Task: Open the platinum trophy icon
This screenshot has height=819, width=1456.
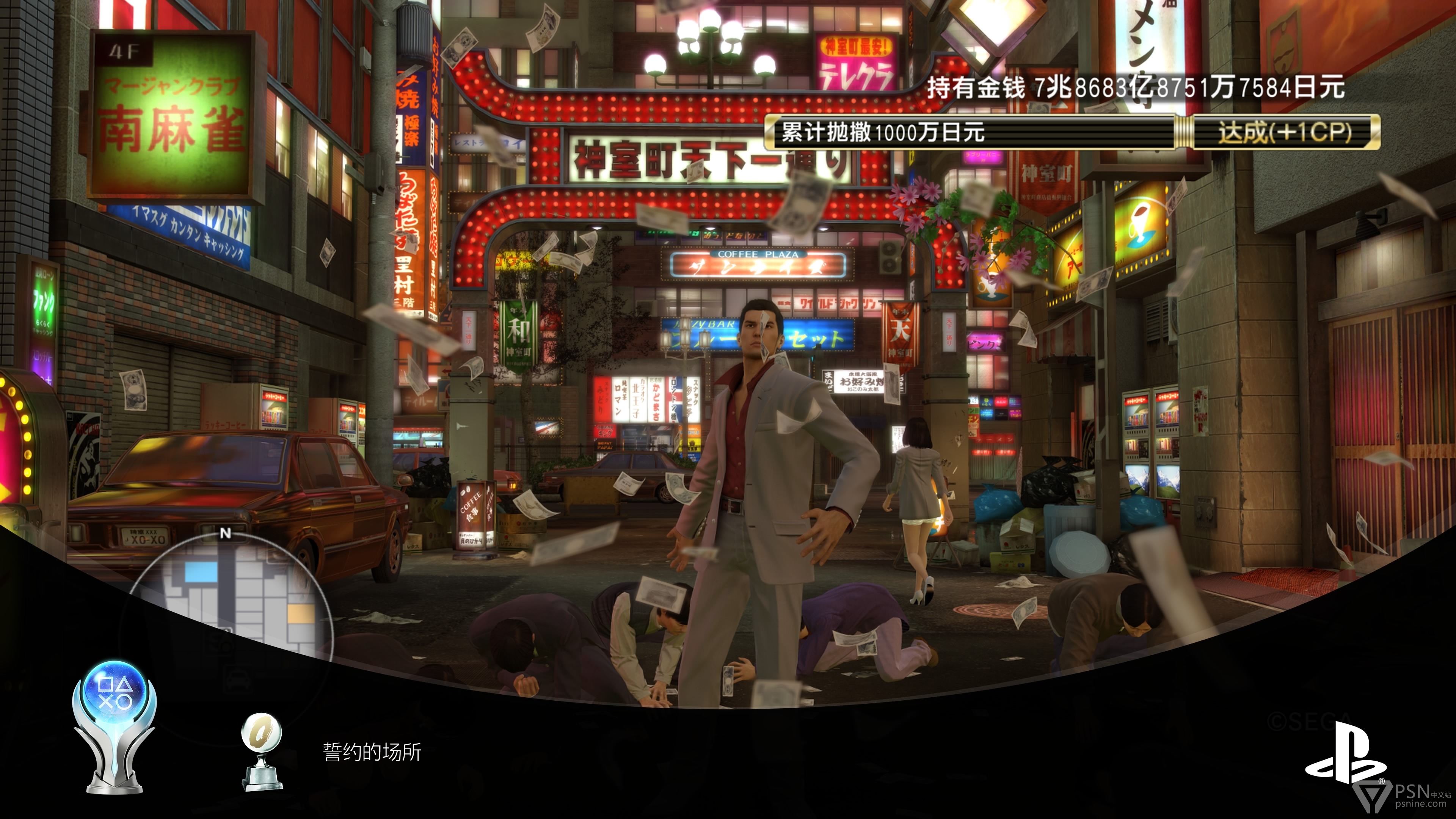Action: point(115,727)
